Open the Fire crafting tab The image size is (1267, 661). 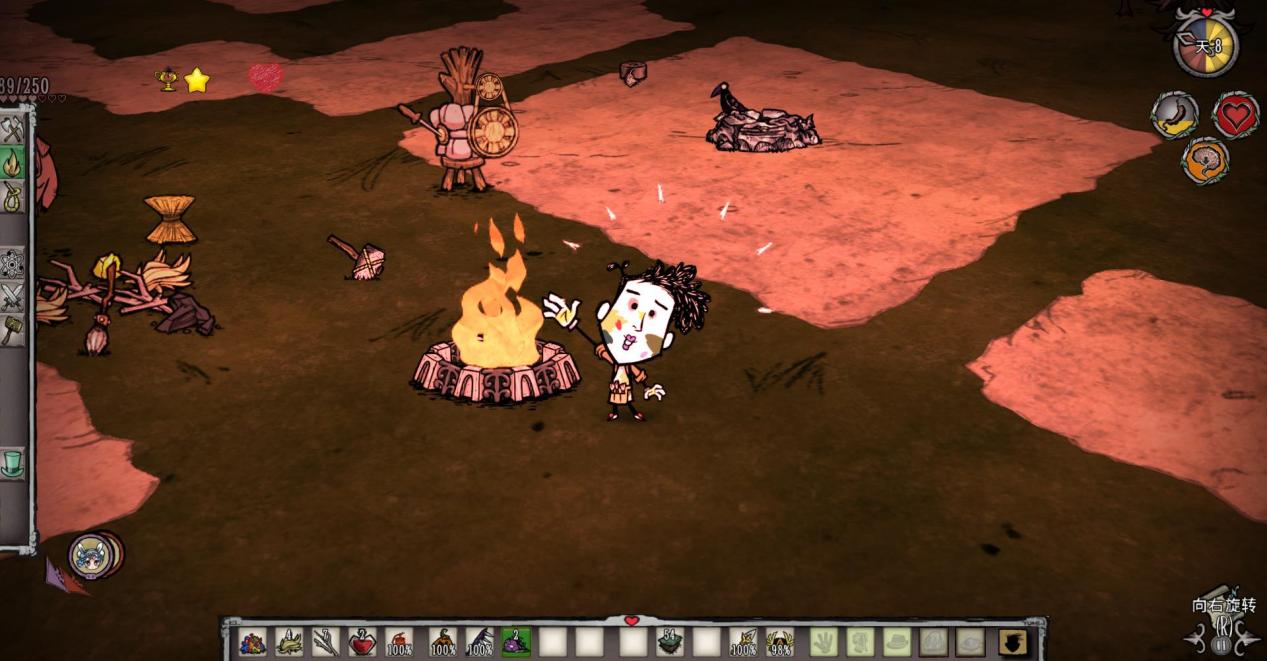tap(12, 163)
